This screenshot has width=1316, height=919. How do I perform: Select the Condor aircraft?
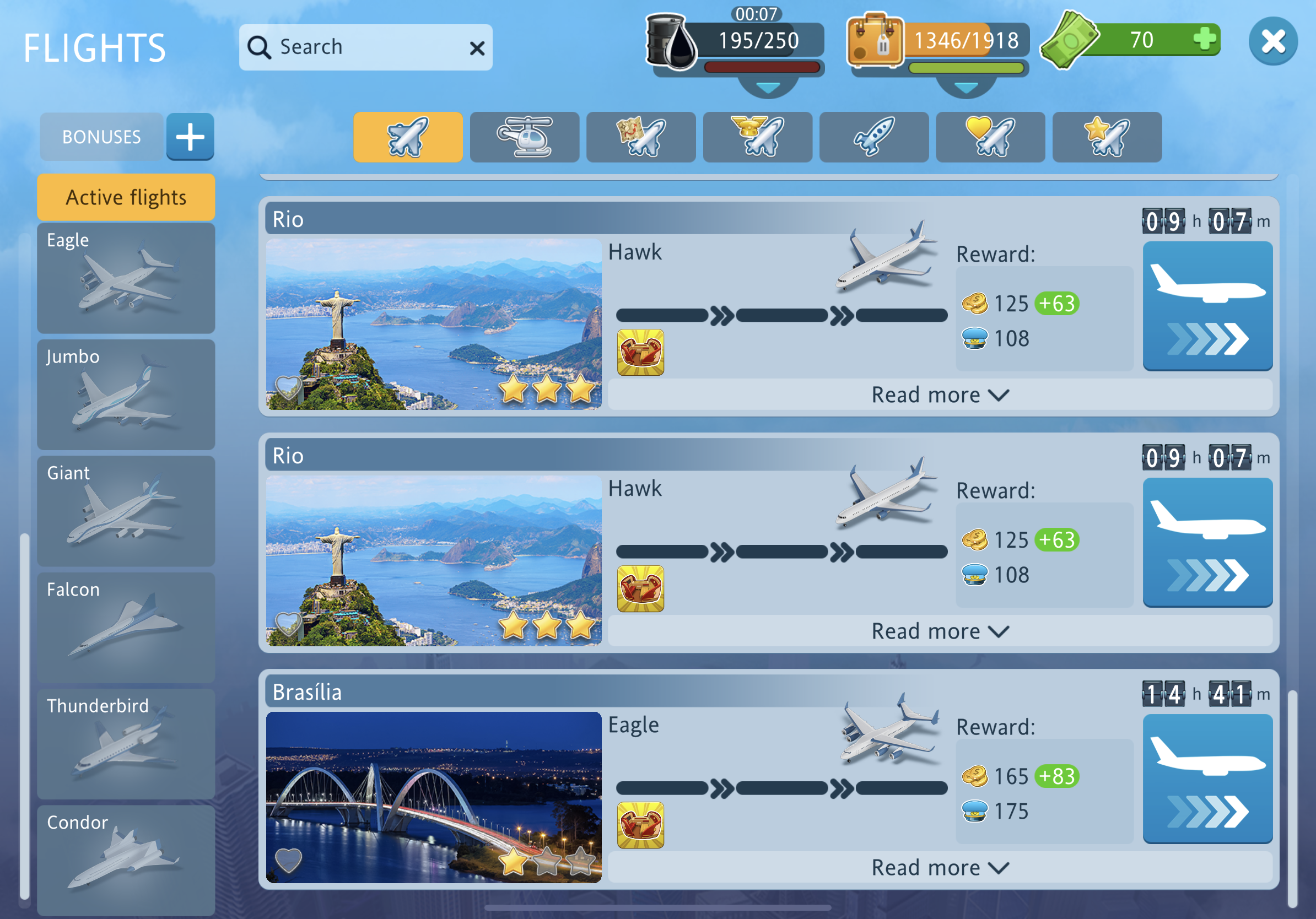click(126, 859)
